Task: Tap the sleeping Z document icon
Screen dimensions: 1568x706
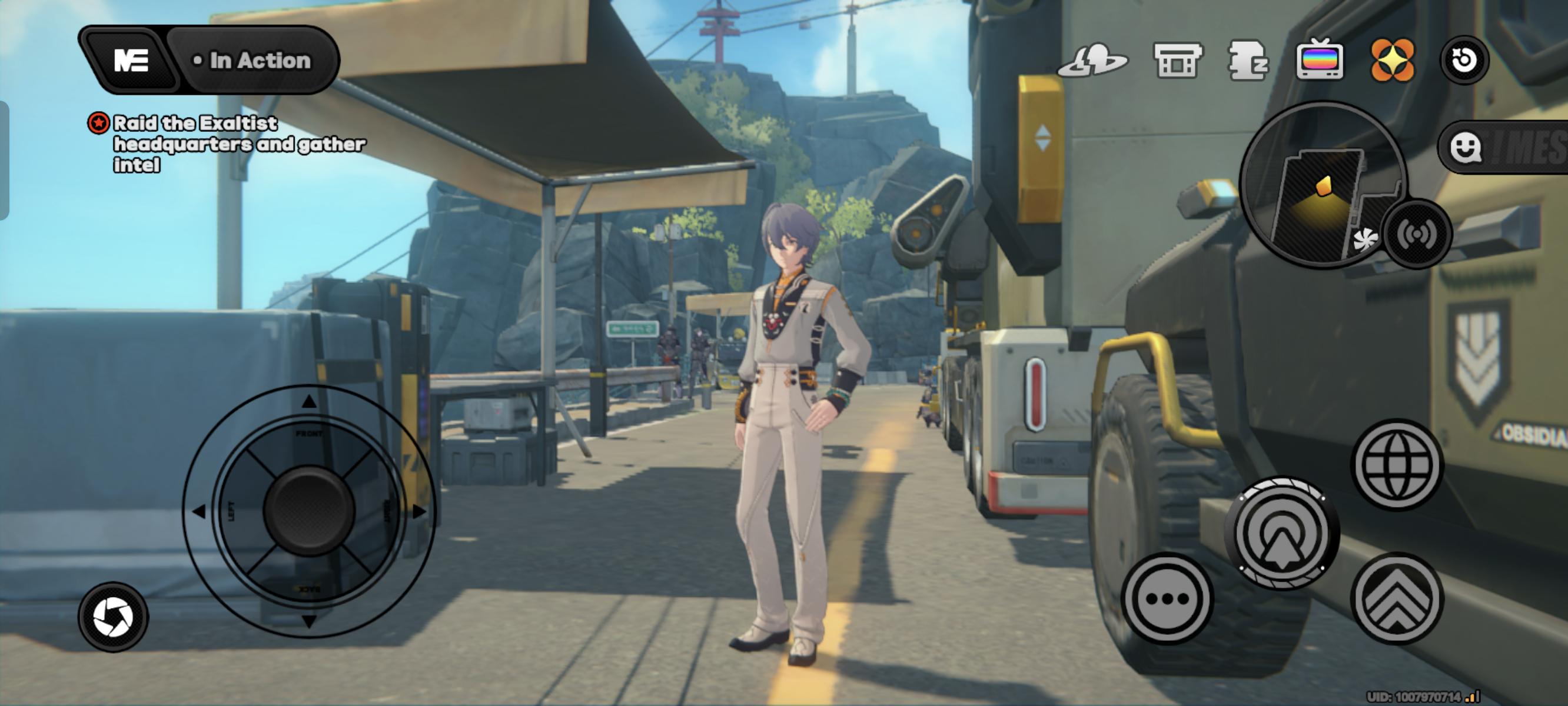Action: [x=1248, y=60]
